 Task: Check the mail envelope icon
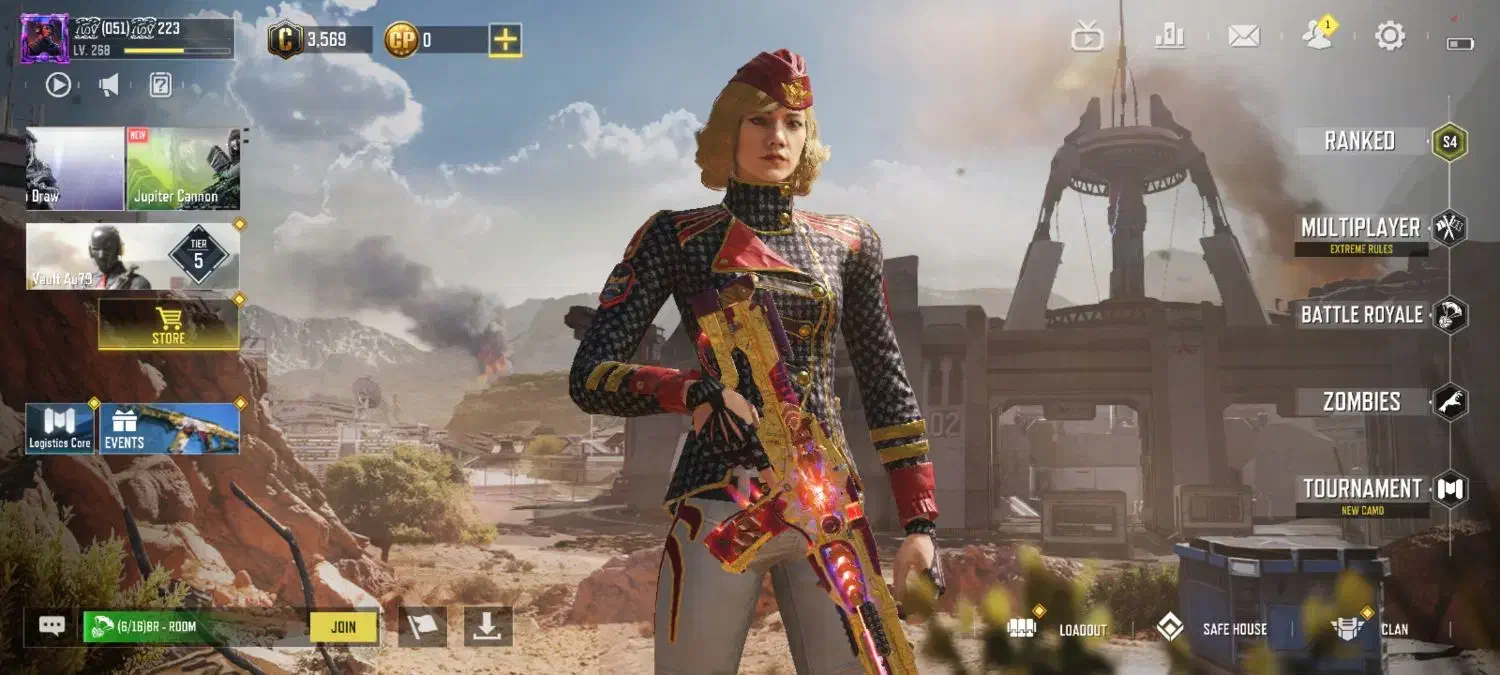point(1243,37)
